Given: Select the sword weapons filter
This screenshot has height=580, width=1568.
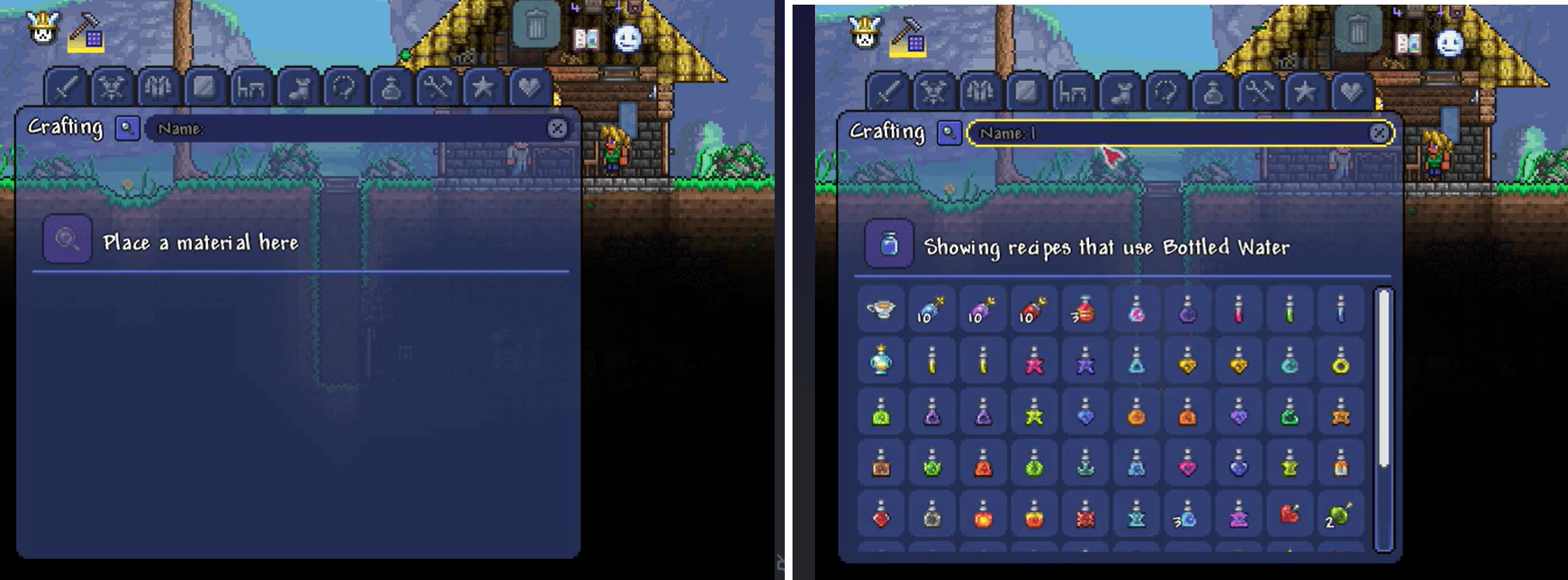Looking at the screenshot, I should tap(67, 89).
